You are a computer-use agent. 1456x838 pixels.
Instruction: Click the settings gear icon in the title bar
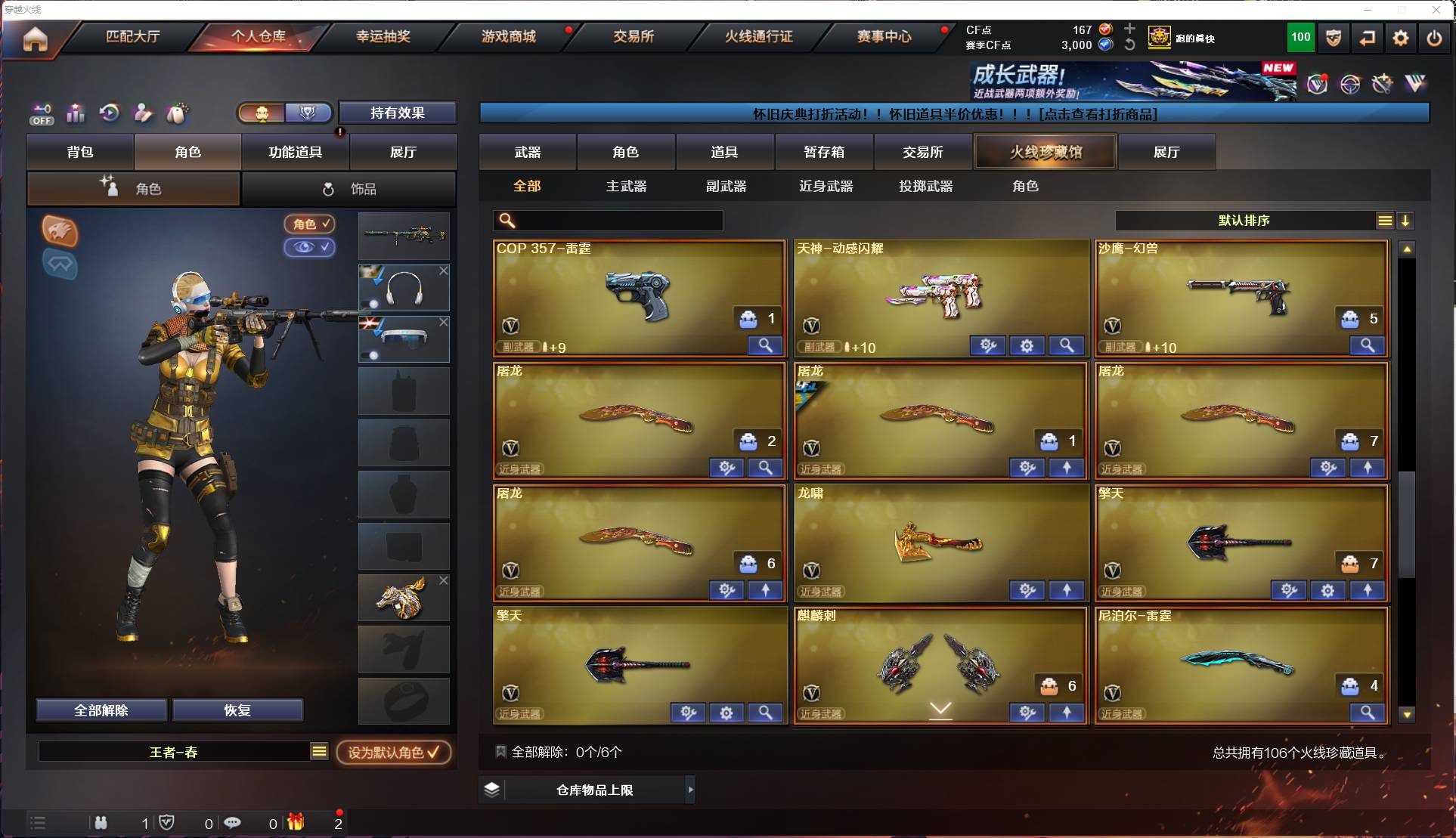click(1401, 37)
